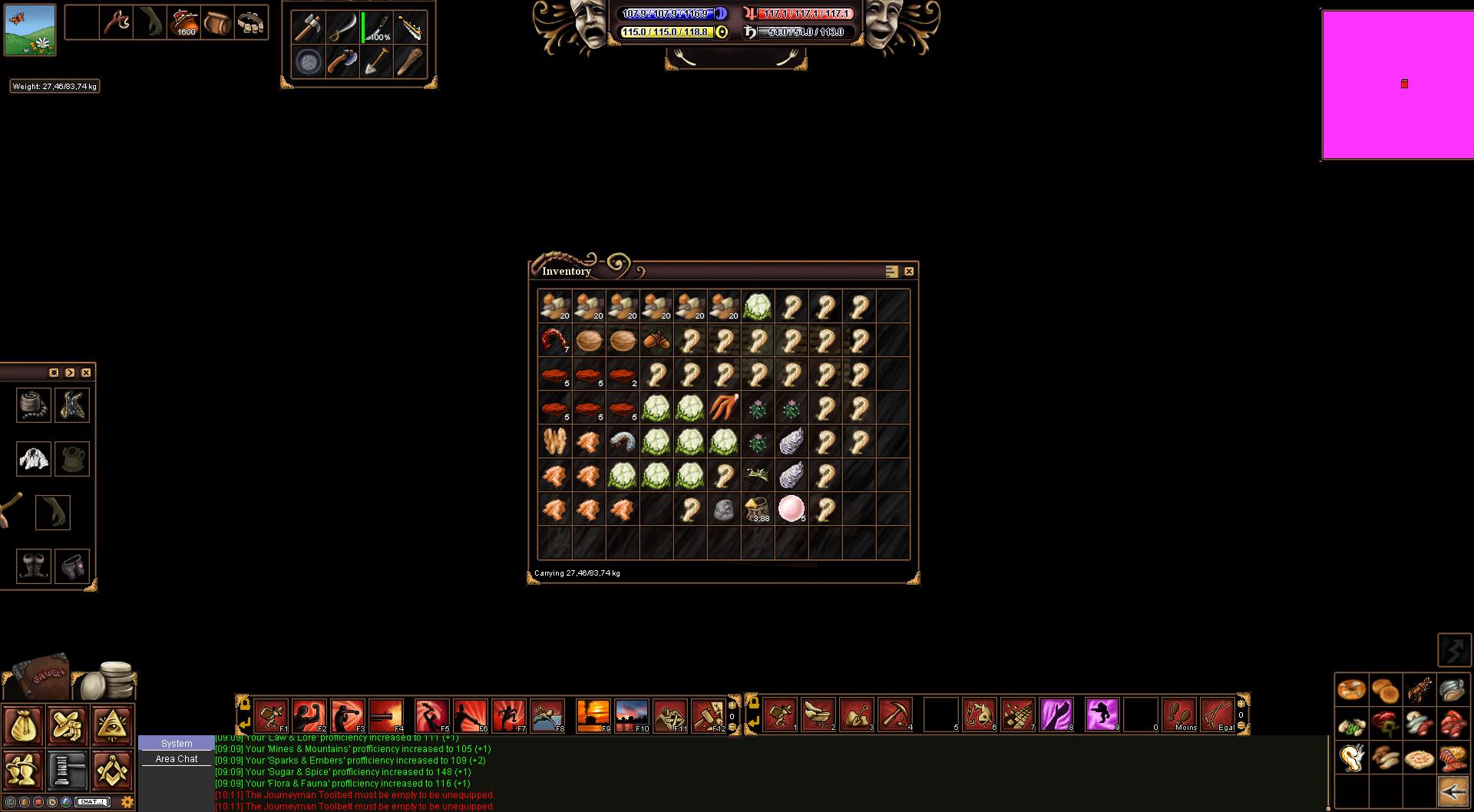The image size is (1474, 812).
Task: Open the money bag menu button
Action: (23, 726)
